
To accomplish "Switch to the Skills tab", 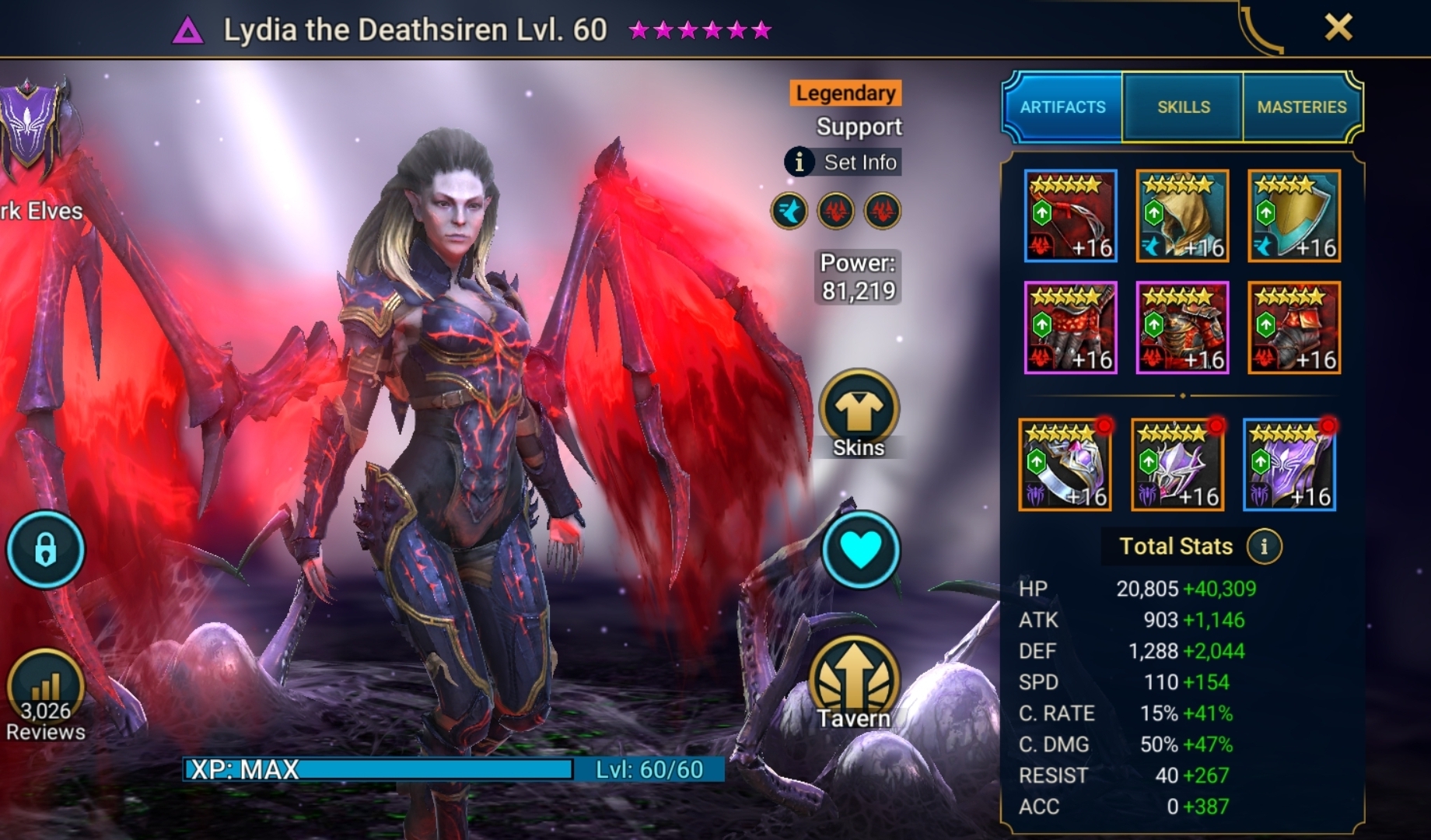I will pyautogui.click(x=1182, y=107).
